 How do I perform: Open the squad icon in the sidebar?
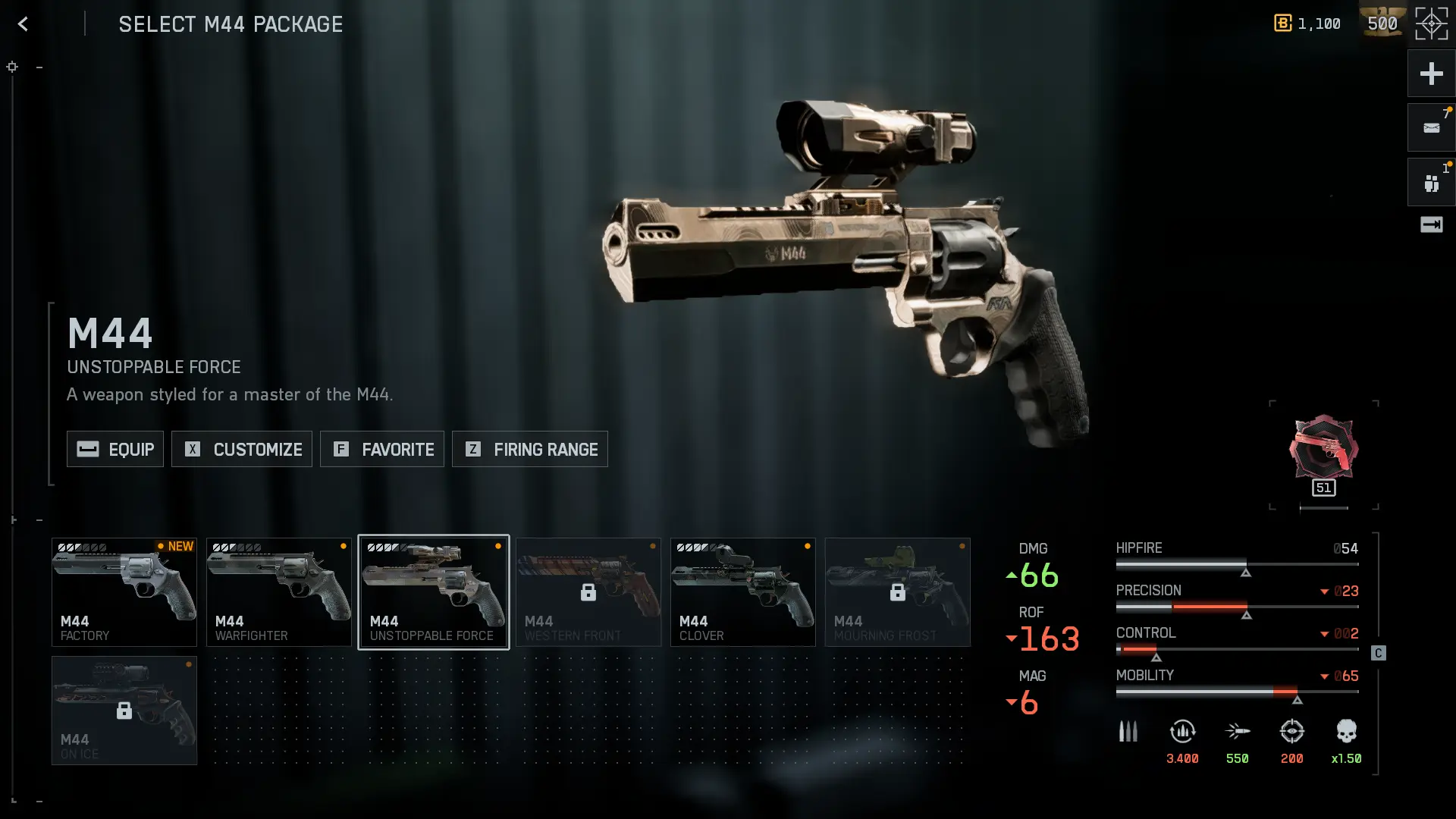pyautogui.click(x=1431, y=183)
